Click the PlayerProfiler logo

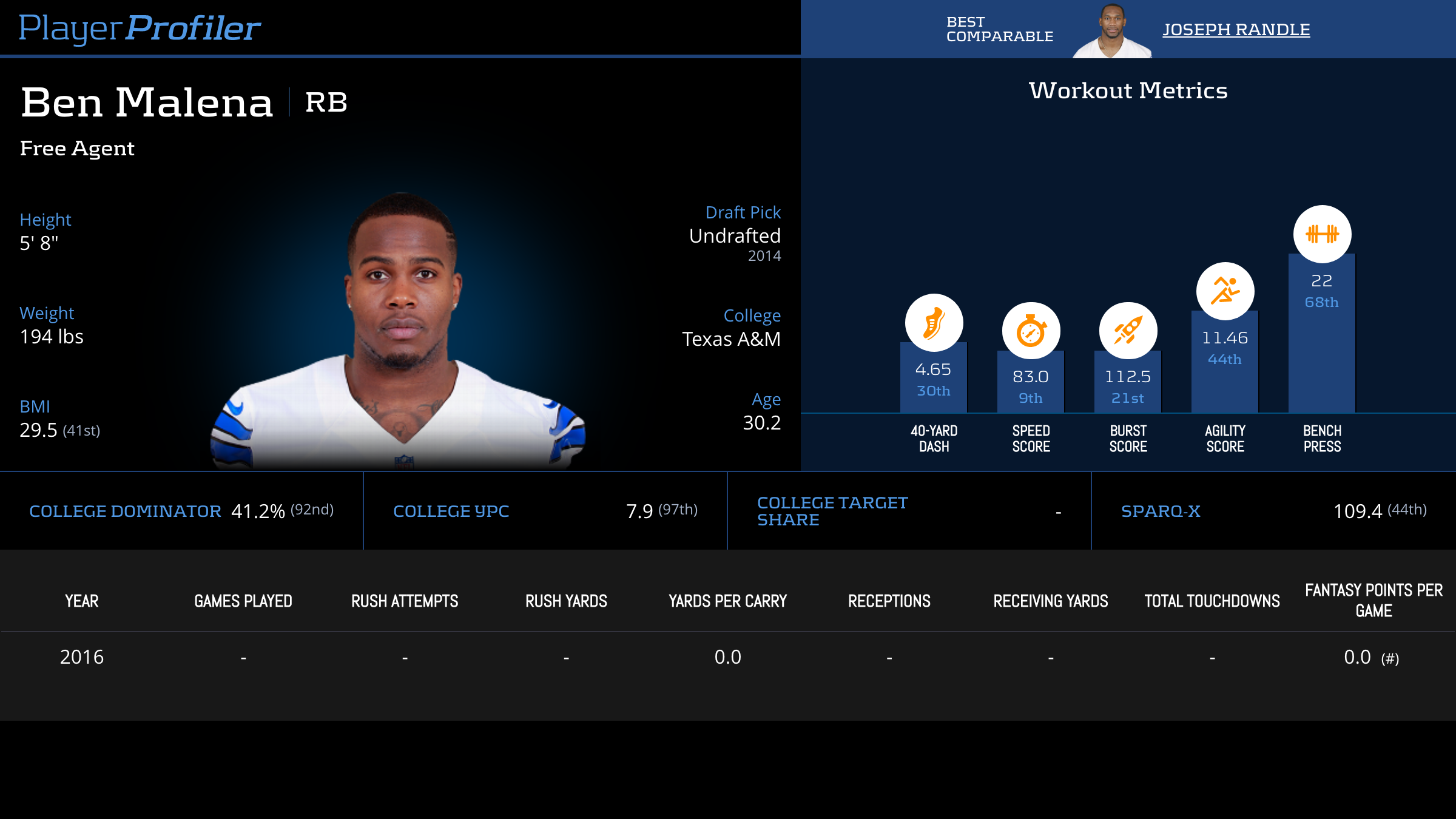click(x=140, y=29)
